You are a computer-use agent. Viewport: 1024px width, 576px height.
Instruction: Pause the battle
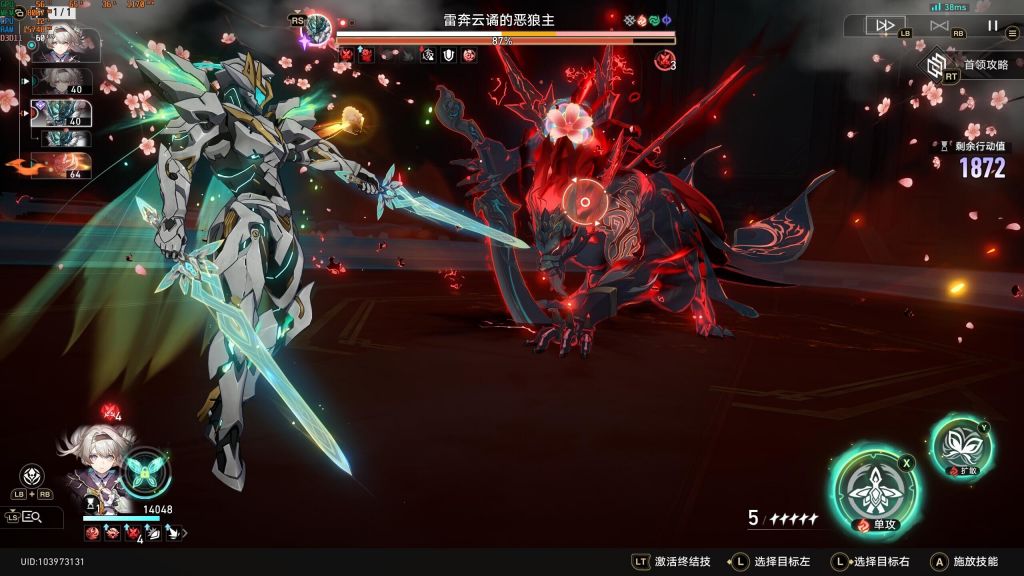[992, 25]
